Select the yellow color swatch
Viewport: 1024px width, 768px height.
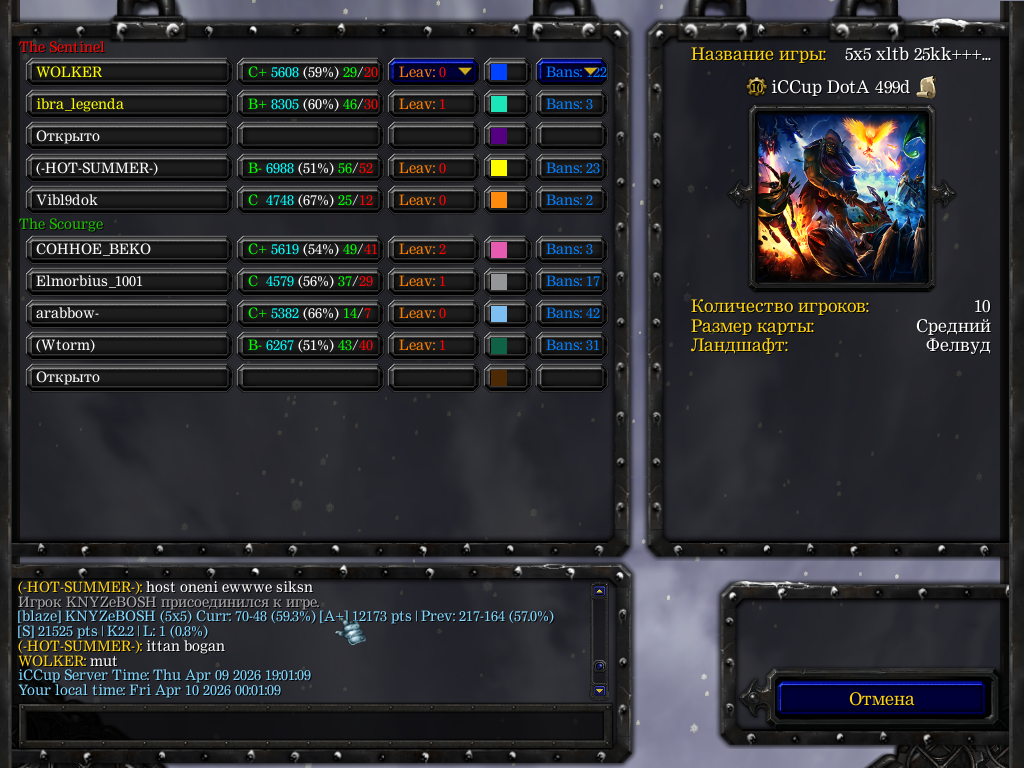click(x=506, y=168)
